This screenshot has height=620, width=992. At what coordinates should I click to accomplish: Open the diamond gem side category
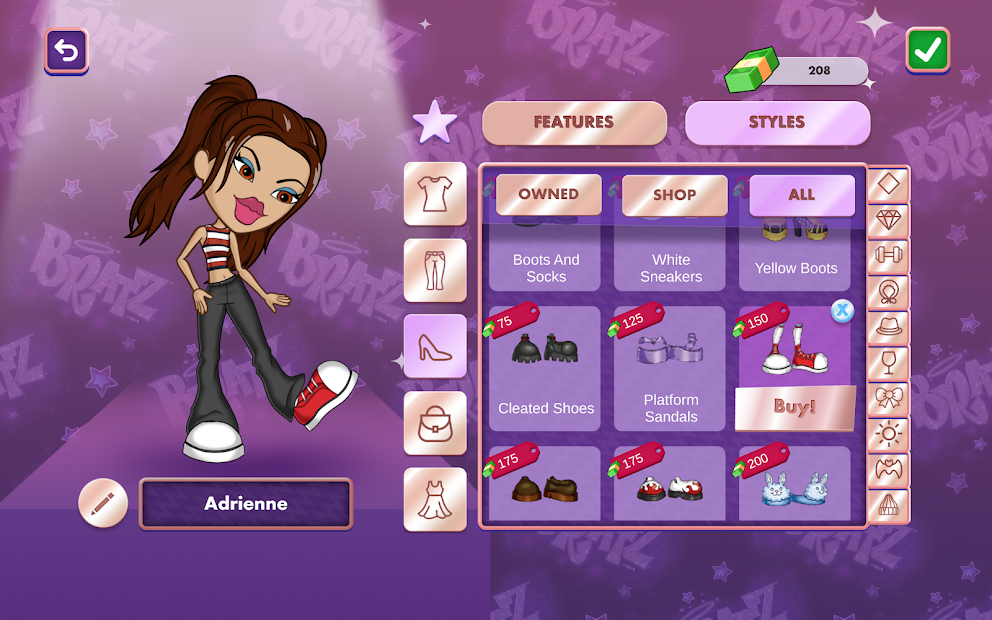click(x=888, y=220)
